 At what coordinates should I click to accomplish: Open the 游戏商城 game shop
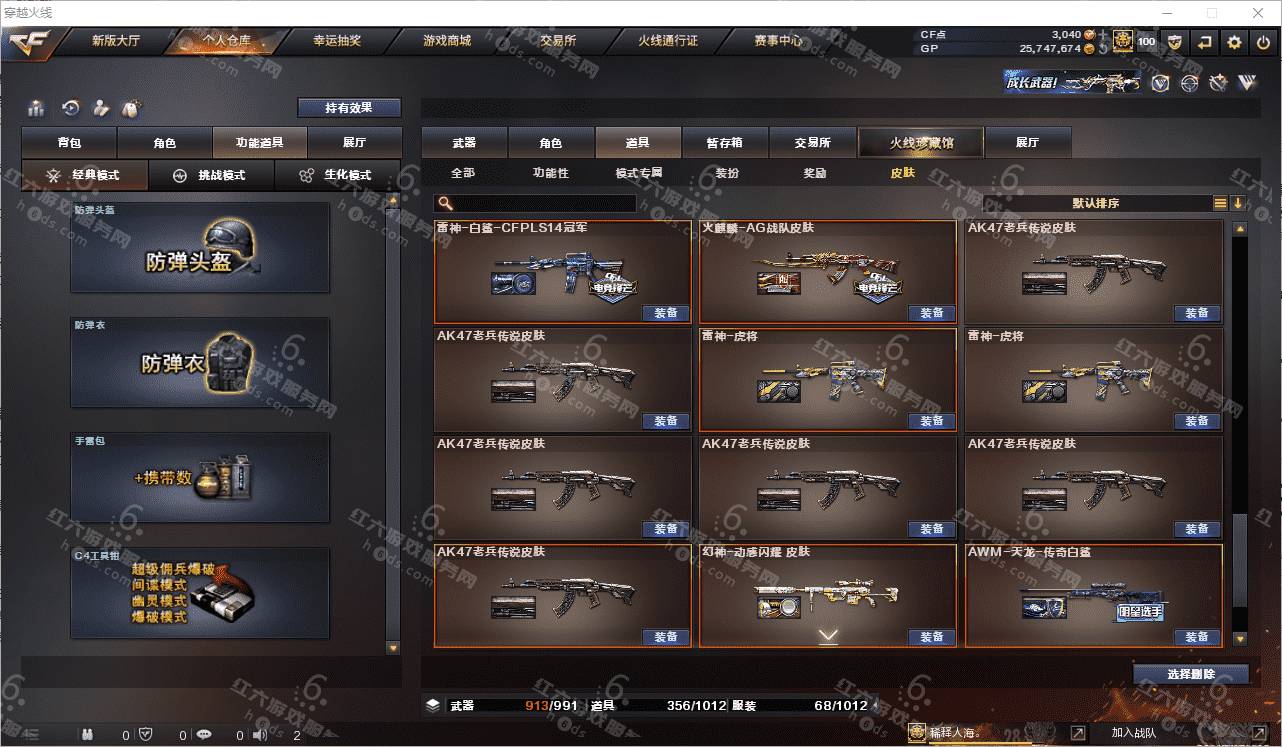[x=446, y=41]
